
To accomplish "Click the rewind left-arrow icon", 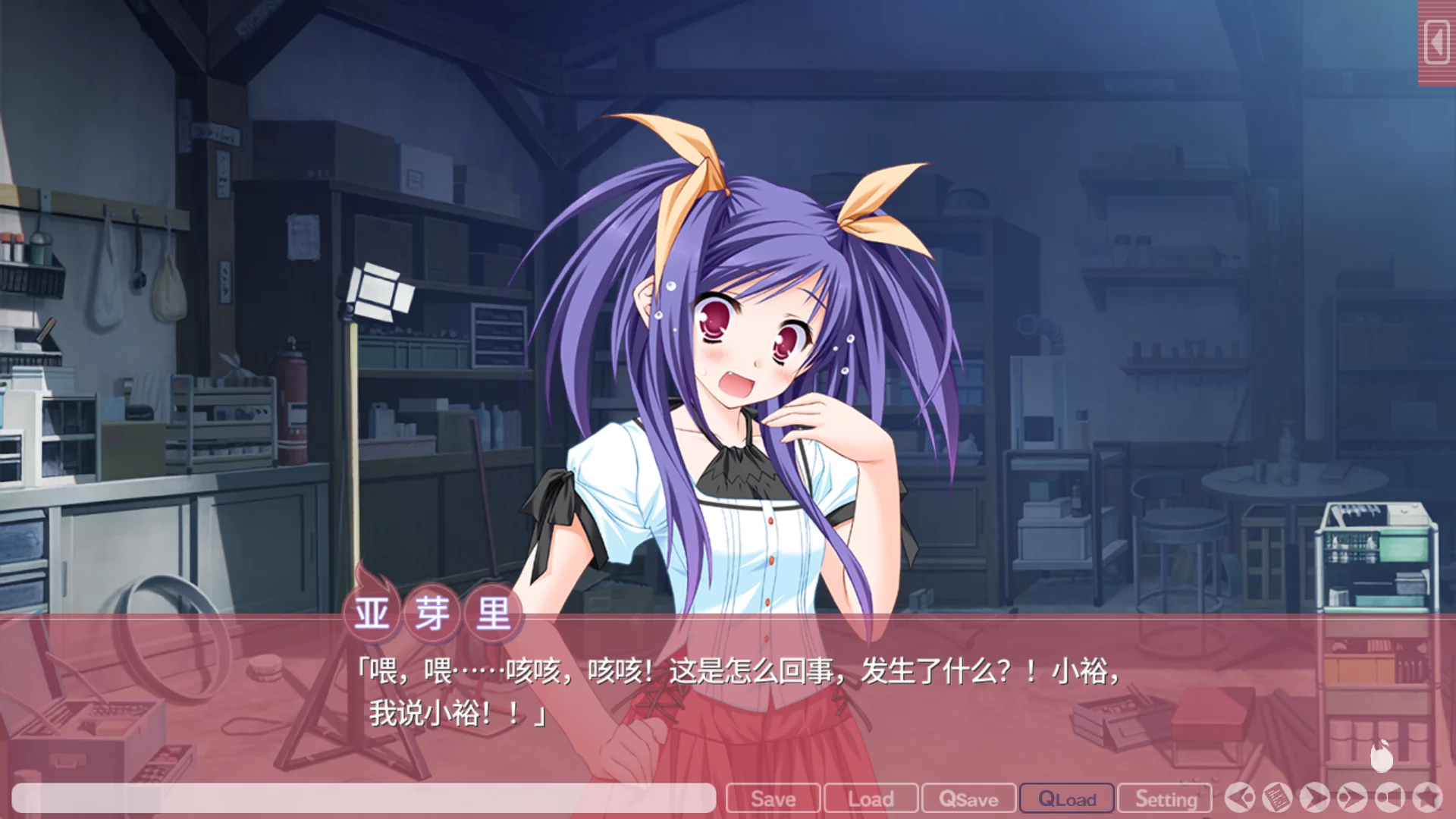I will coord(1238,798).
